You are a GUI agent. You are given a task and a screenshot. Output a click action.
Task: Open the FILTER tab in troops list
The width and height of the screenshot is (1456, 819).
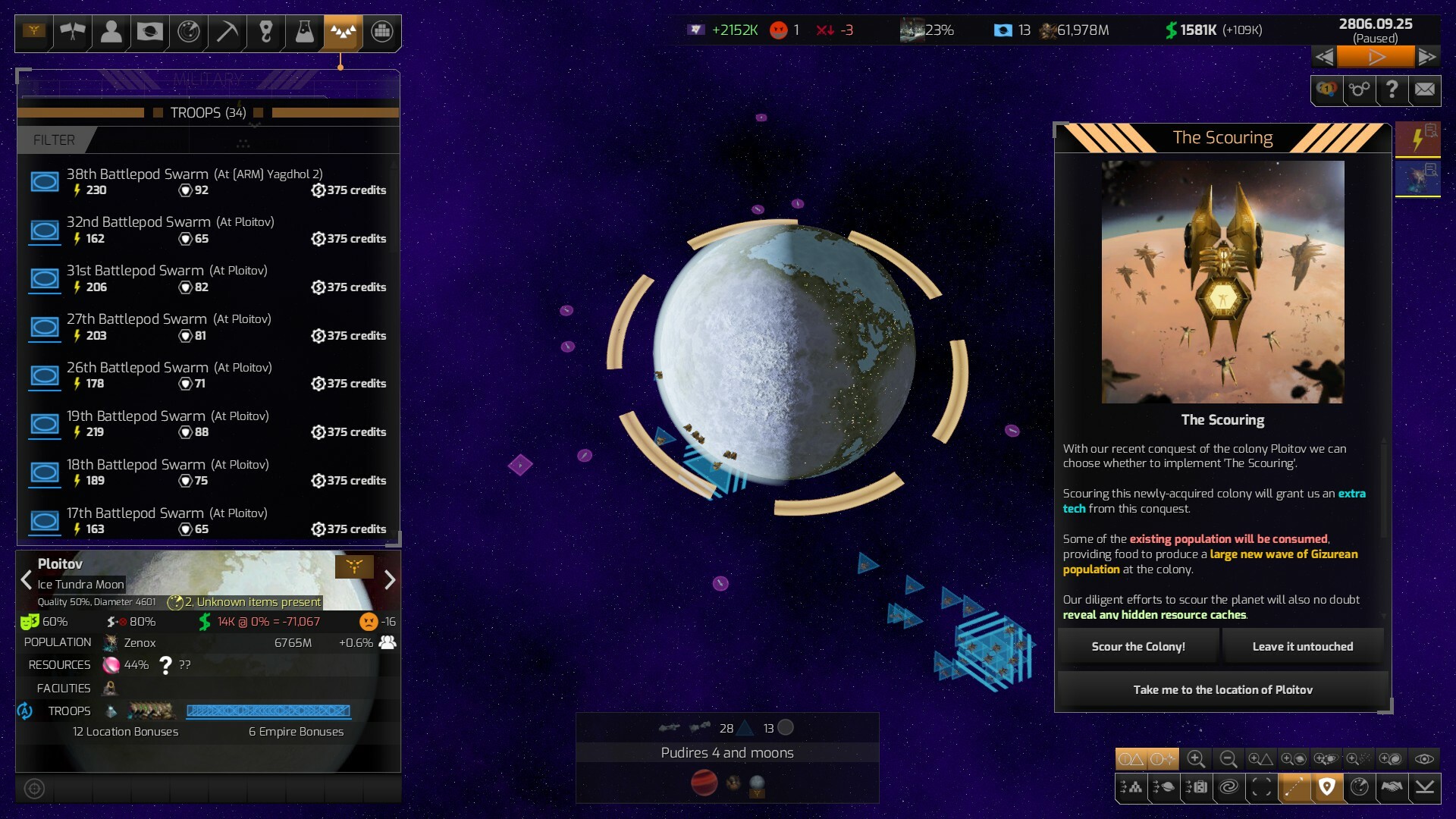point(53,140)
